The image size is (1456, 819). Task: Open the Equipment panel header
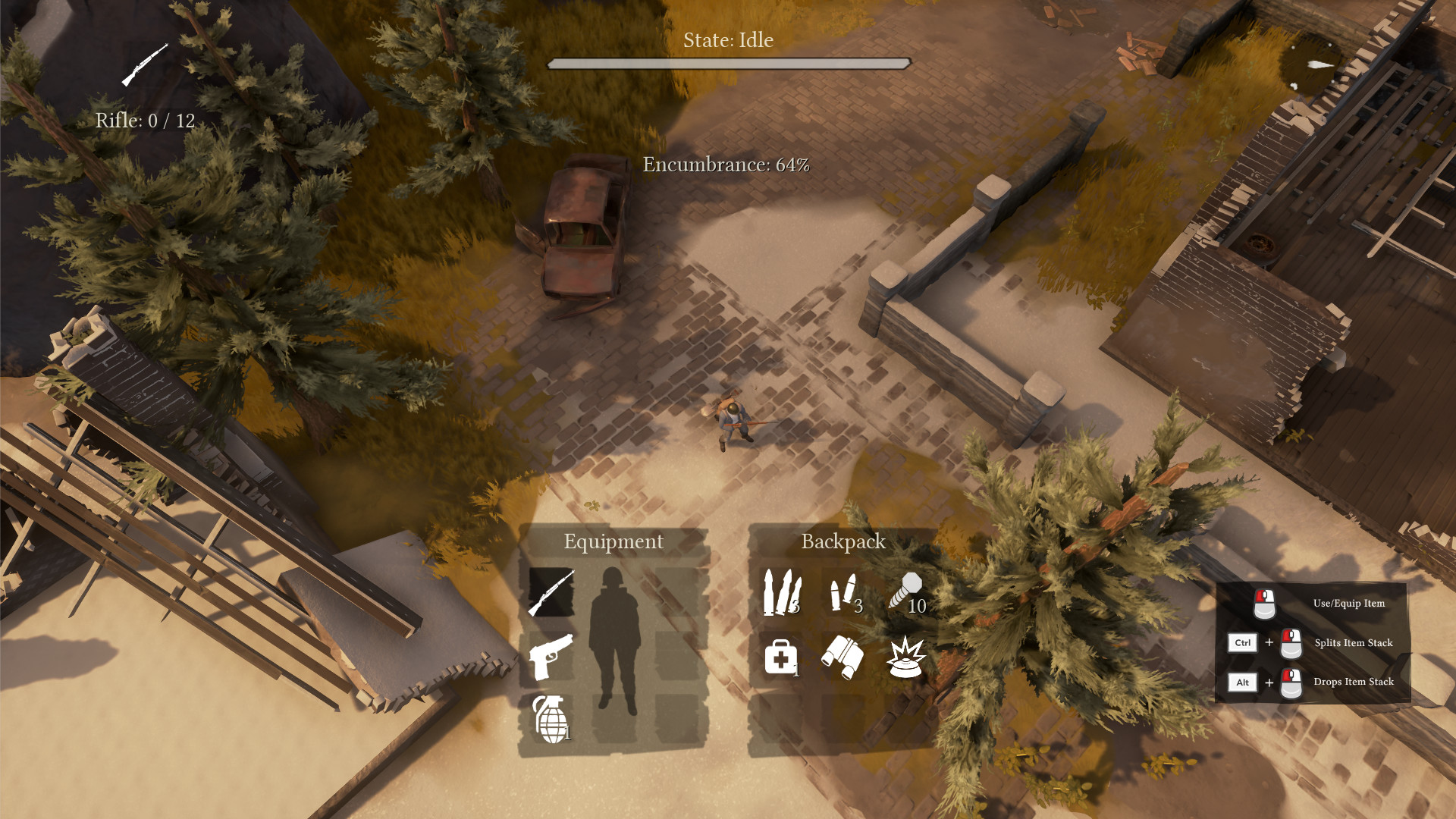[x=613, y=541]
